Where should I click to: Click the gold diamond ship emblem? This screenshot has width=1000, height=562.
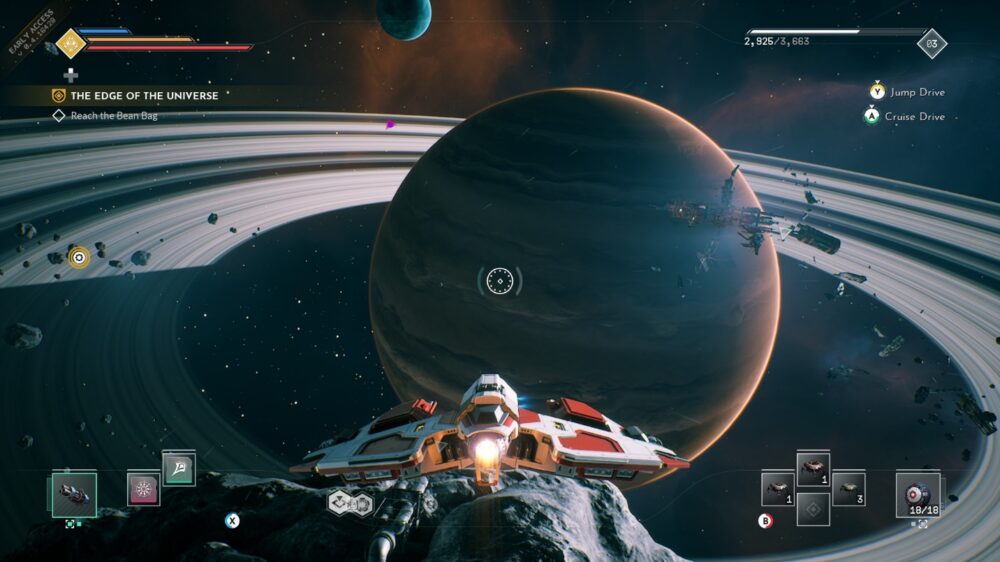tap(70, 42)
